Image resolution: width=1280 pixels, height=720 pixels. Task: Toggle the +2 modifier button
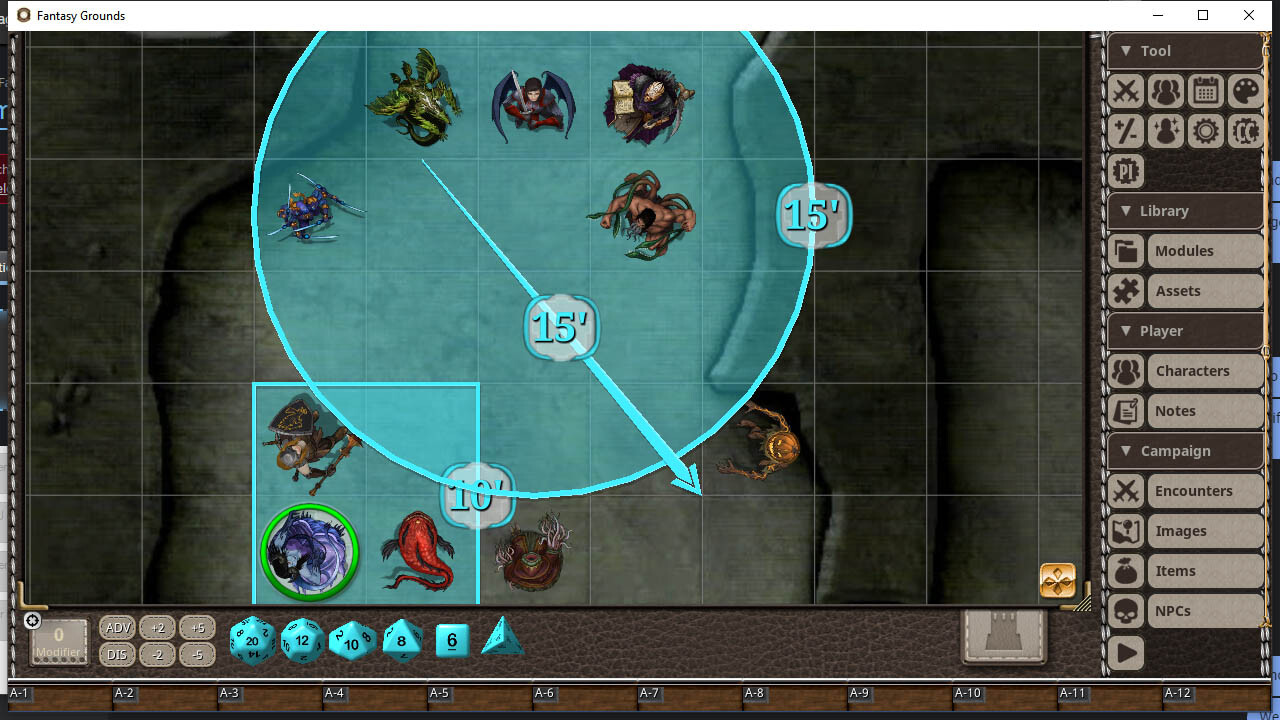click(x=157, y=627)
